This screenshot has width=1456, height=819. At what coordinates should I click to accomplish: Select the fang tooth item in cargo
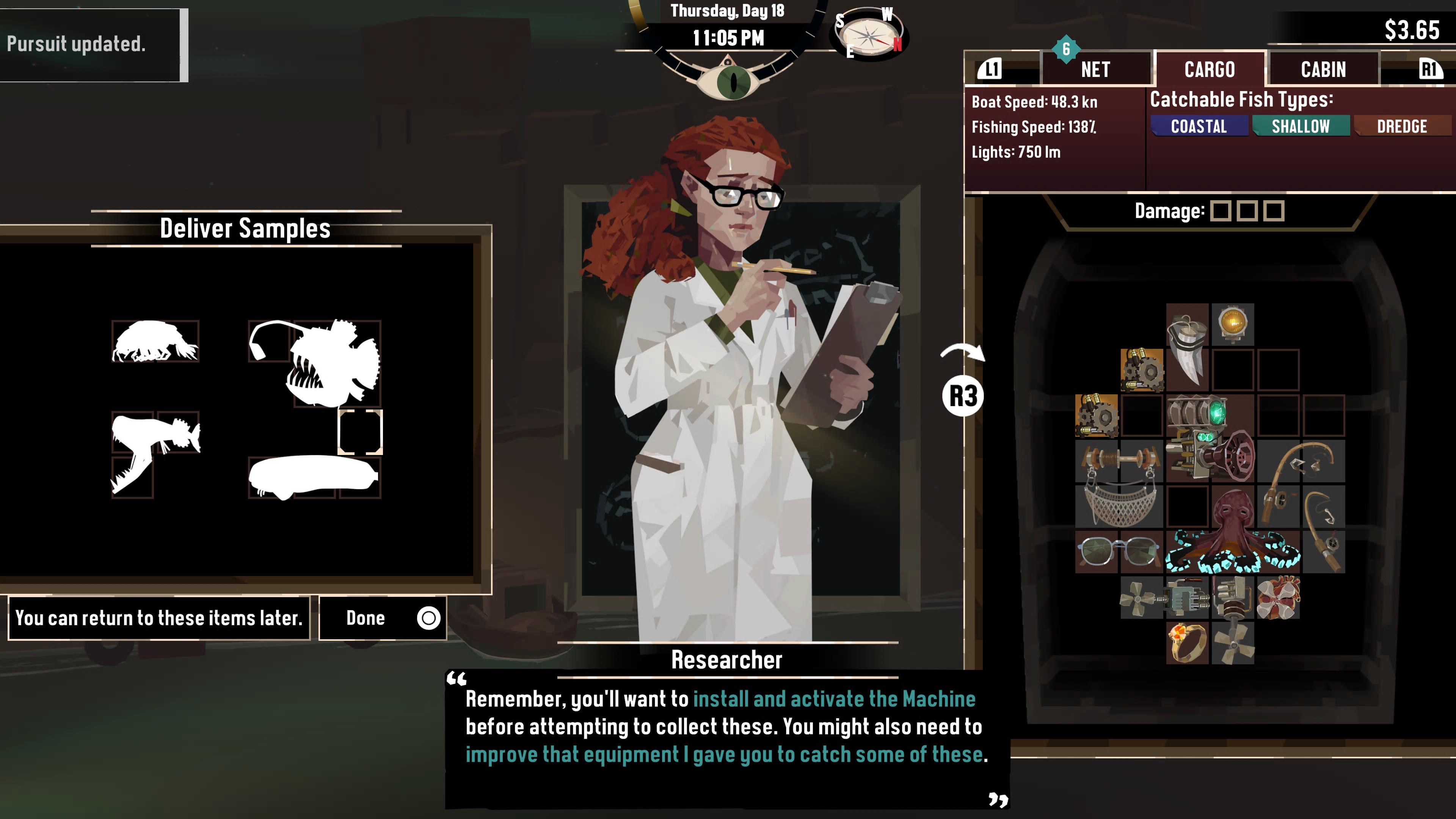pos(1187,350)
